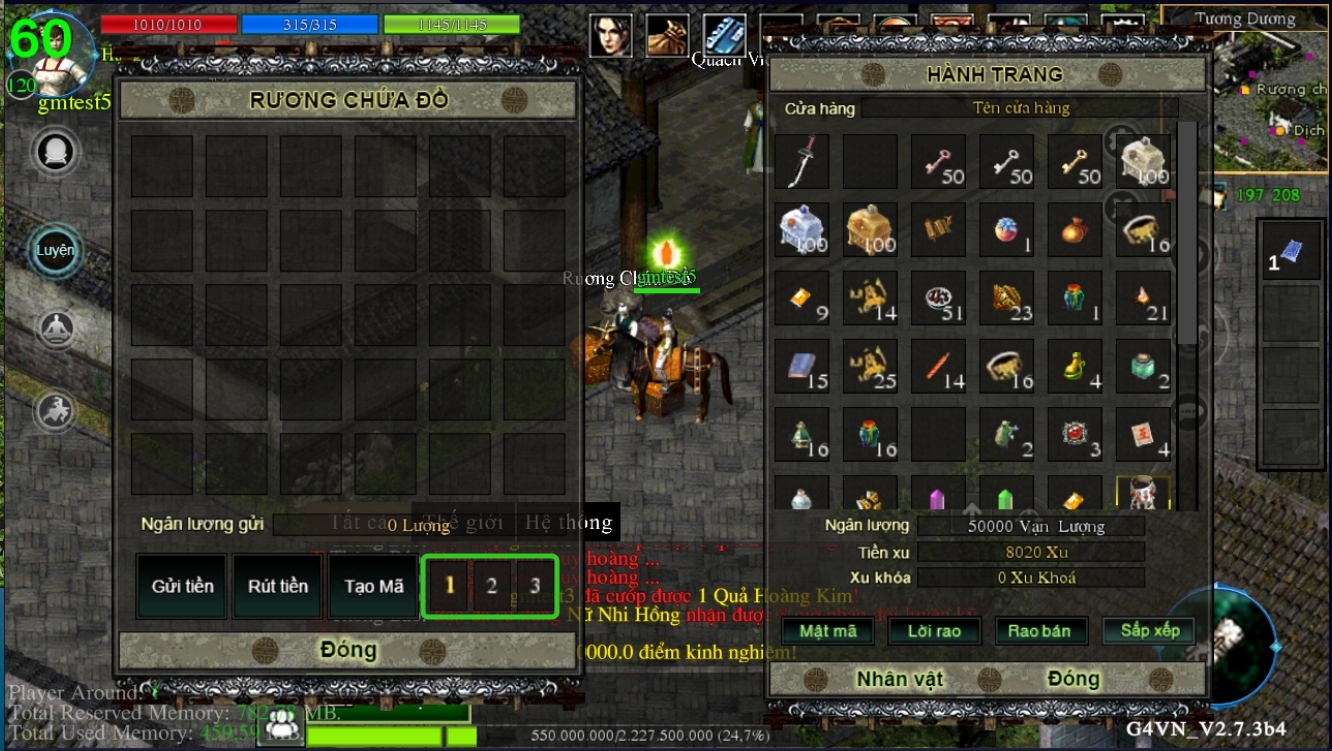Click the meditation pose icon

[56, 329]
